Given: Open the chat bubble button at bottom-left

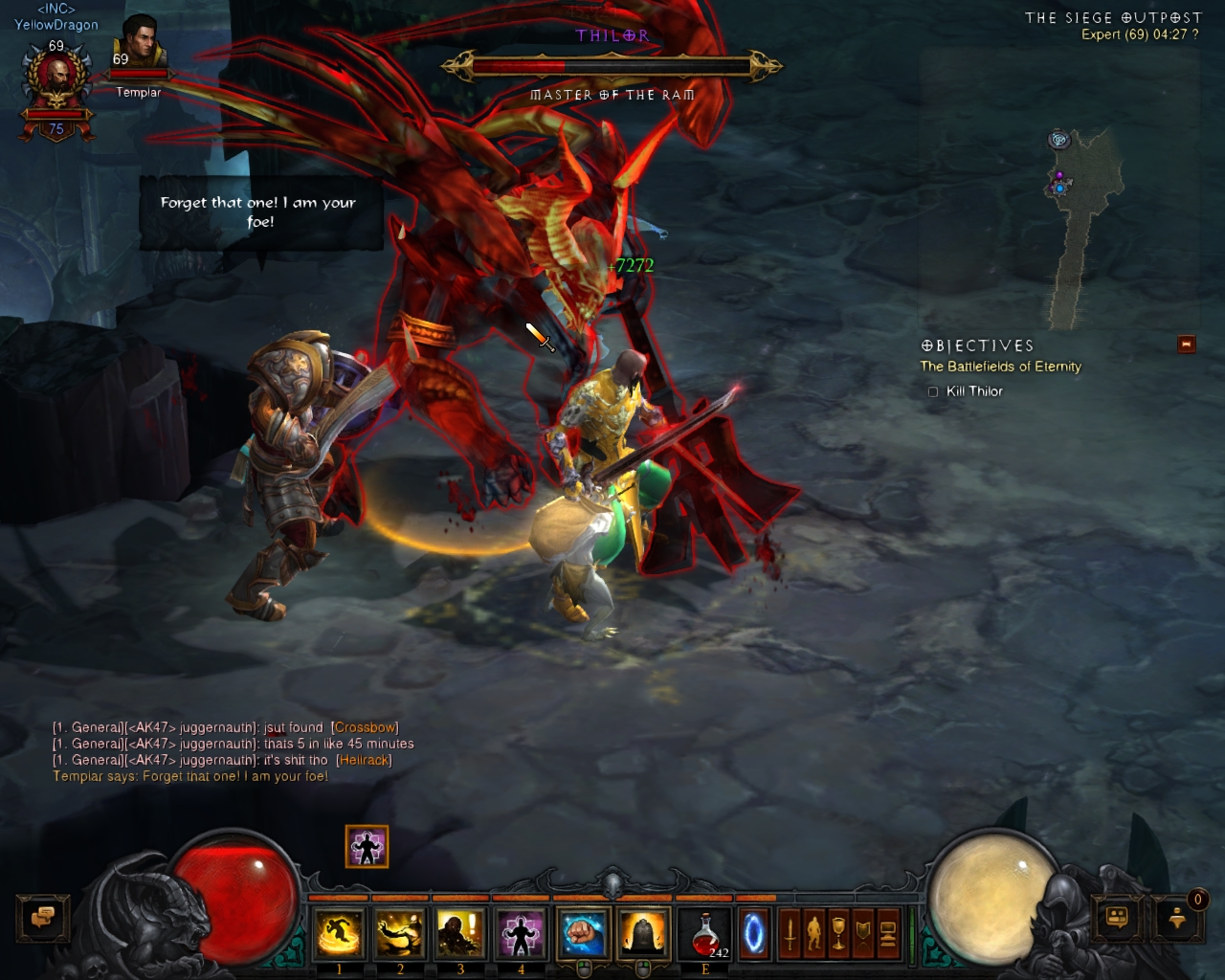Looking at the screenshot, I should [x=42, y=918].
